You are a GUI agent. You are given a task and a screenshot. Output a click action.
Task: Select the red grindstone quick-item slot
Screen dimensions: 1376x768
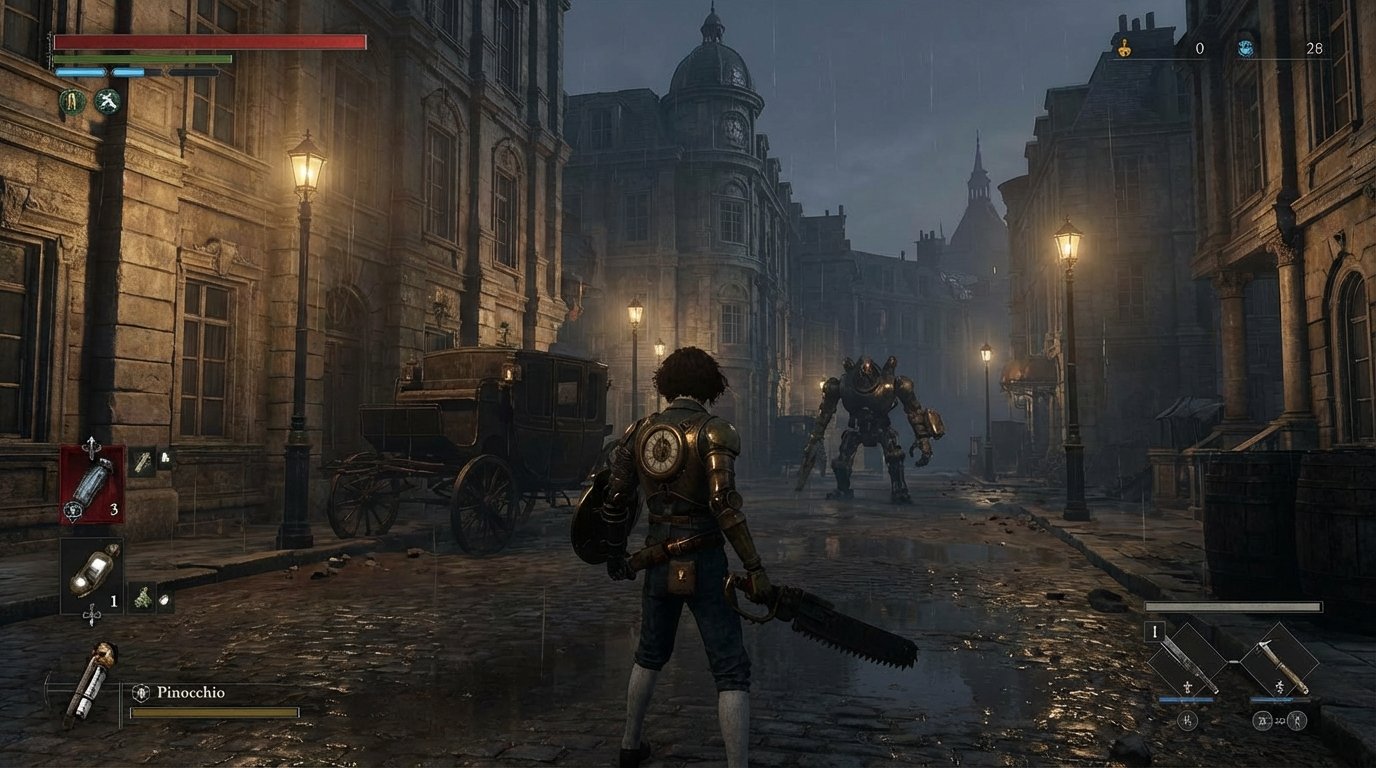[x=93, y=481]
